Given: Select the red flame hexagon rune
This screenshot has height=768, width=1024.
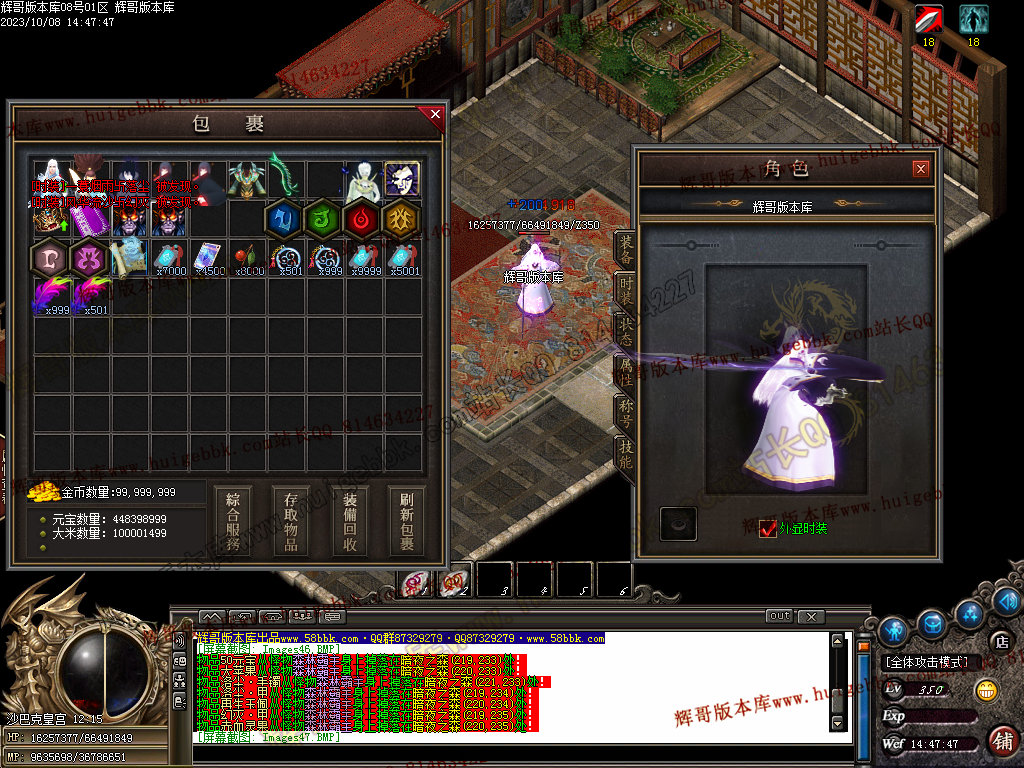Looking at the screenshot, I should point(362,219).
